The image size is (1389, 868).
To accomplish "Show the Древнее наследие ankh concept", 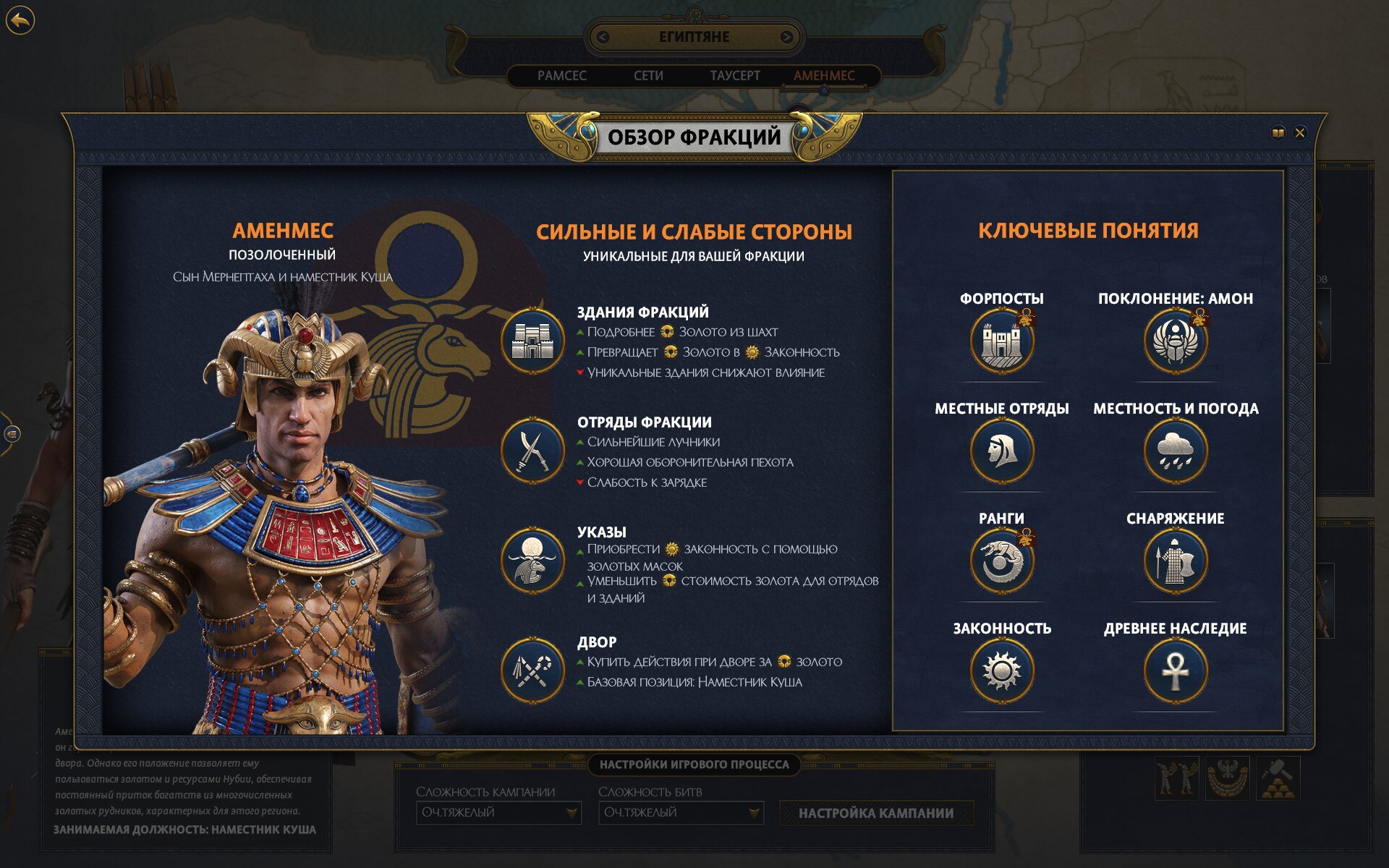I will click(1176, 671).
